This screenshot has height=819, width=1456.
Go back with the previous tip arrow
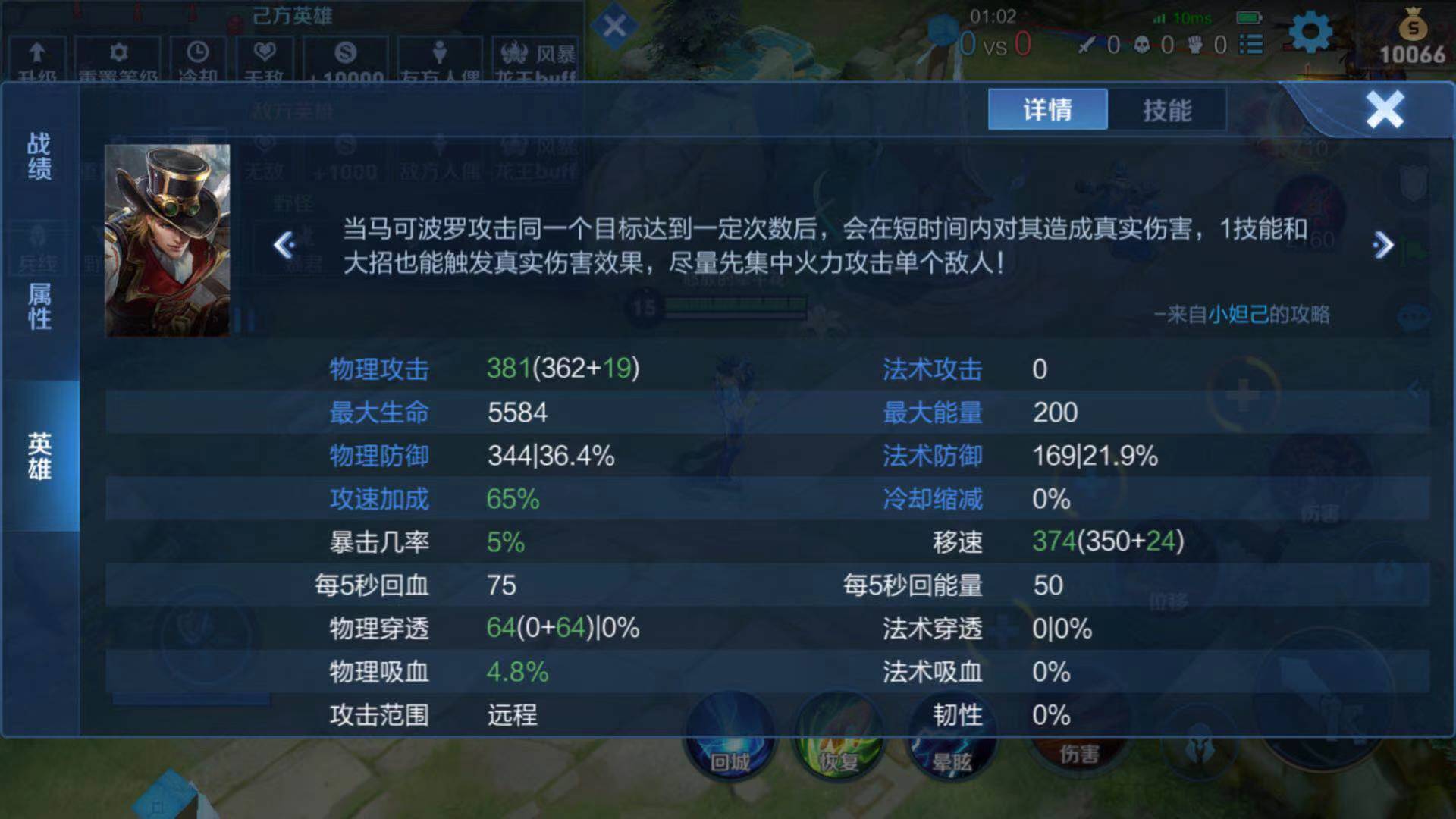(x=283, y=245)
